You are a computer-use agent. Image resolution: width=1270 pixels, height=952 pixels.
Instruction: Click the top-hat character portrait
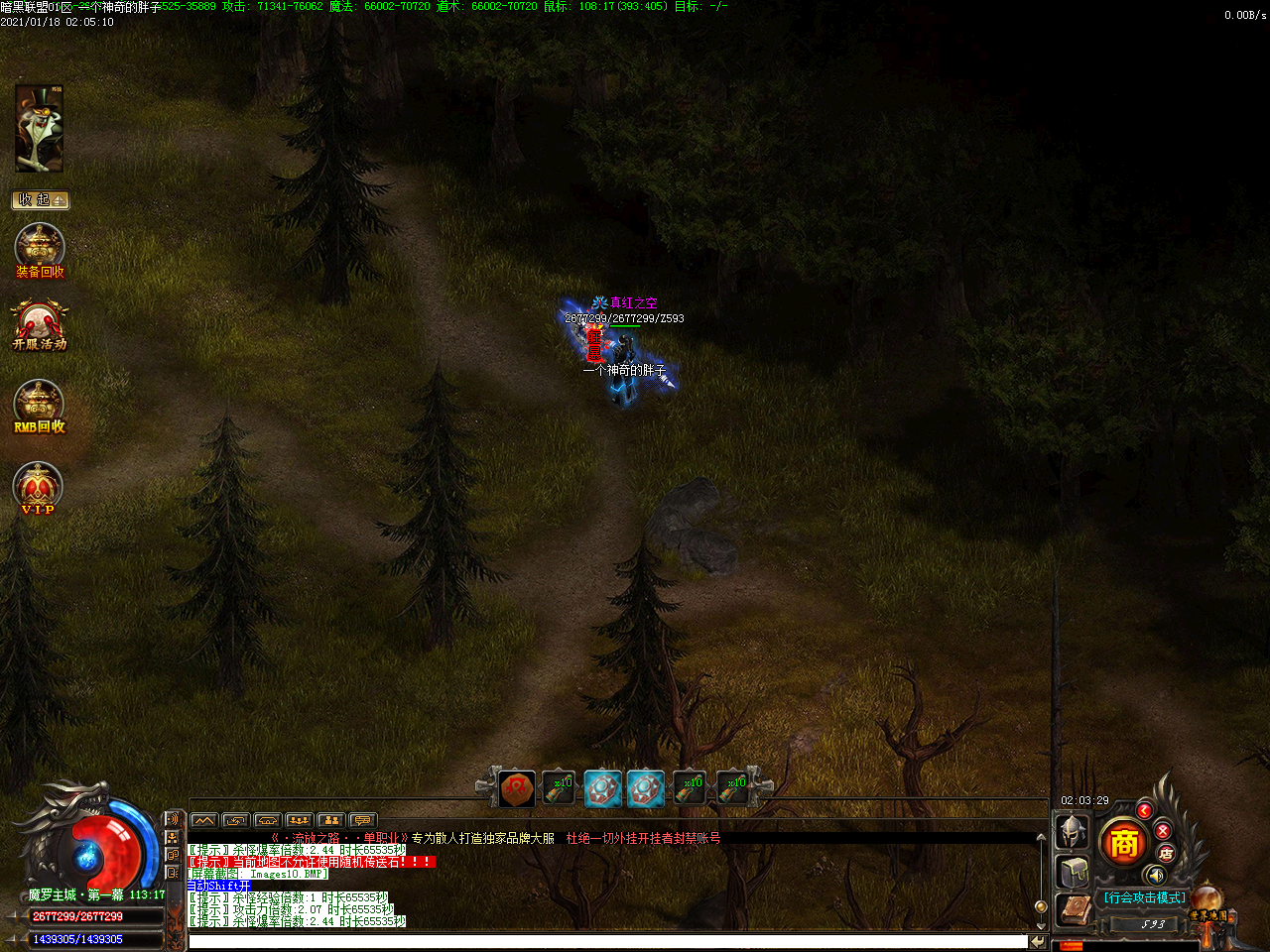click(39, 129)
